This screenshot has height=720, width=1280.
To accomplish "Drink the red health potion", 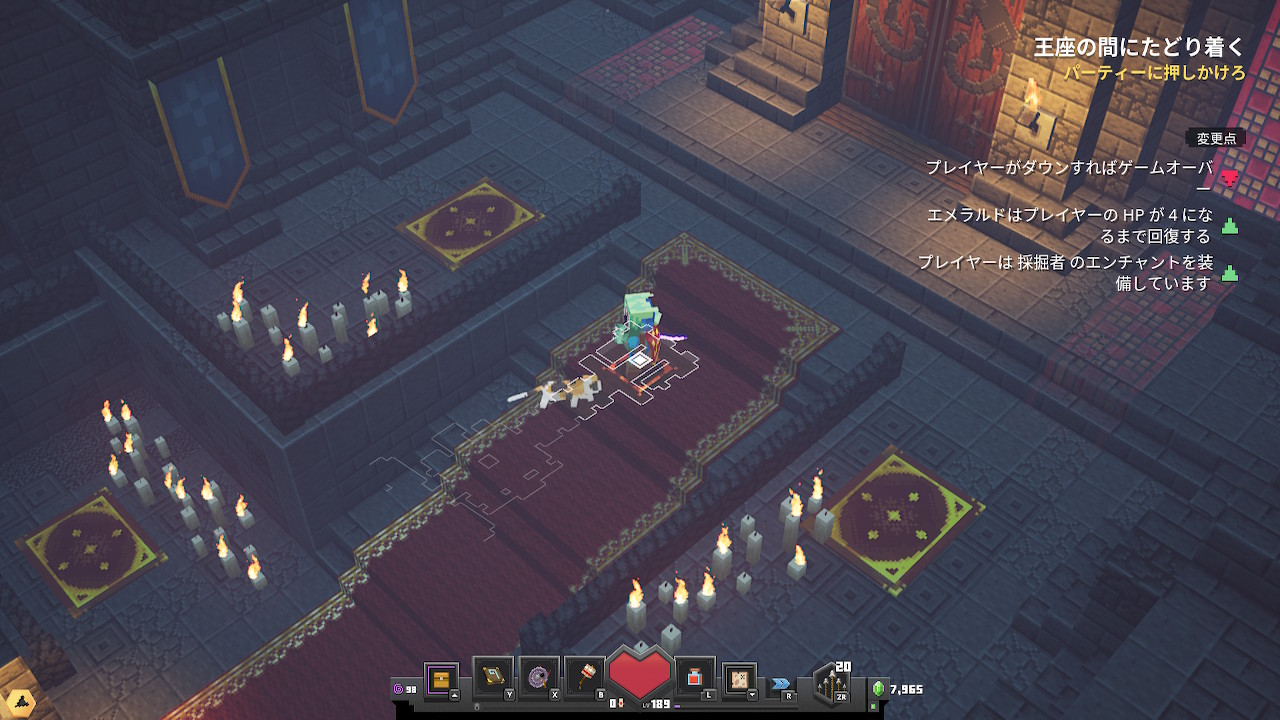I will pyautogui.click(x=695, y=677).
